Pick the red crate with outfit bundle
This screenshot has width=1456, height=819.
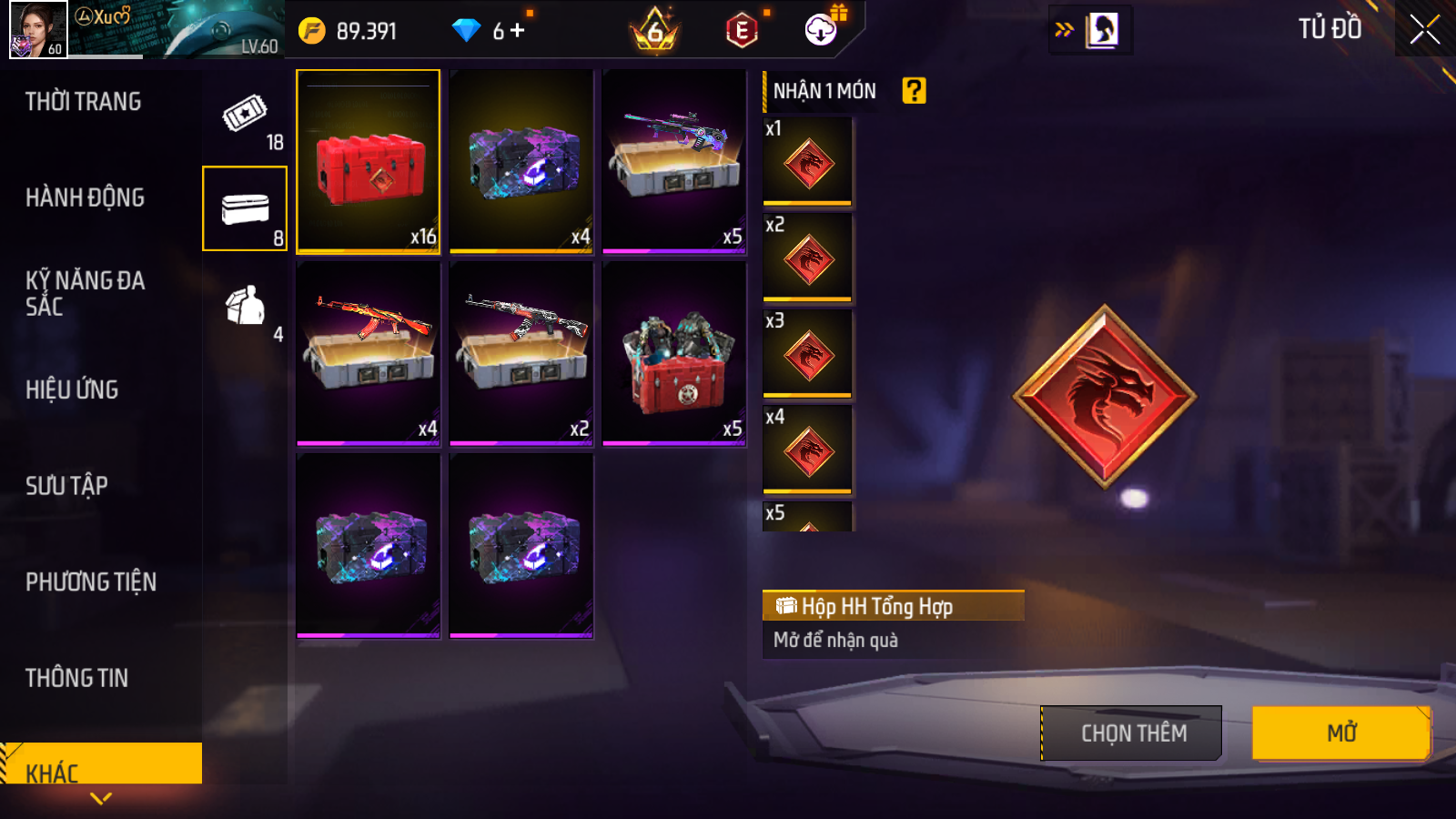click(674, 354)
